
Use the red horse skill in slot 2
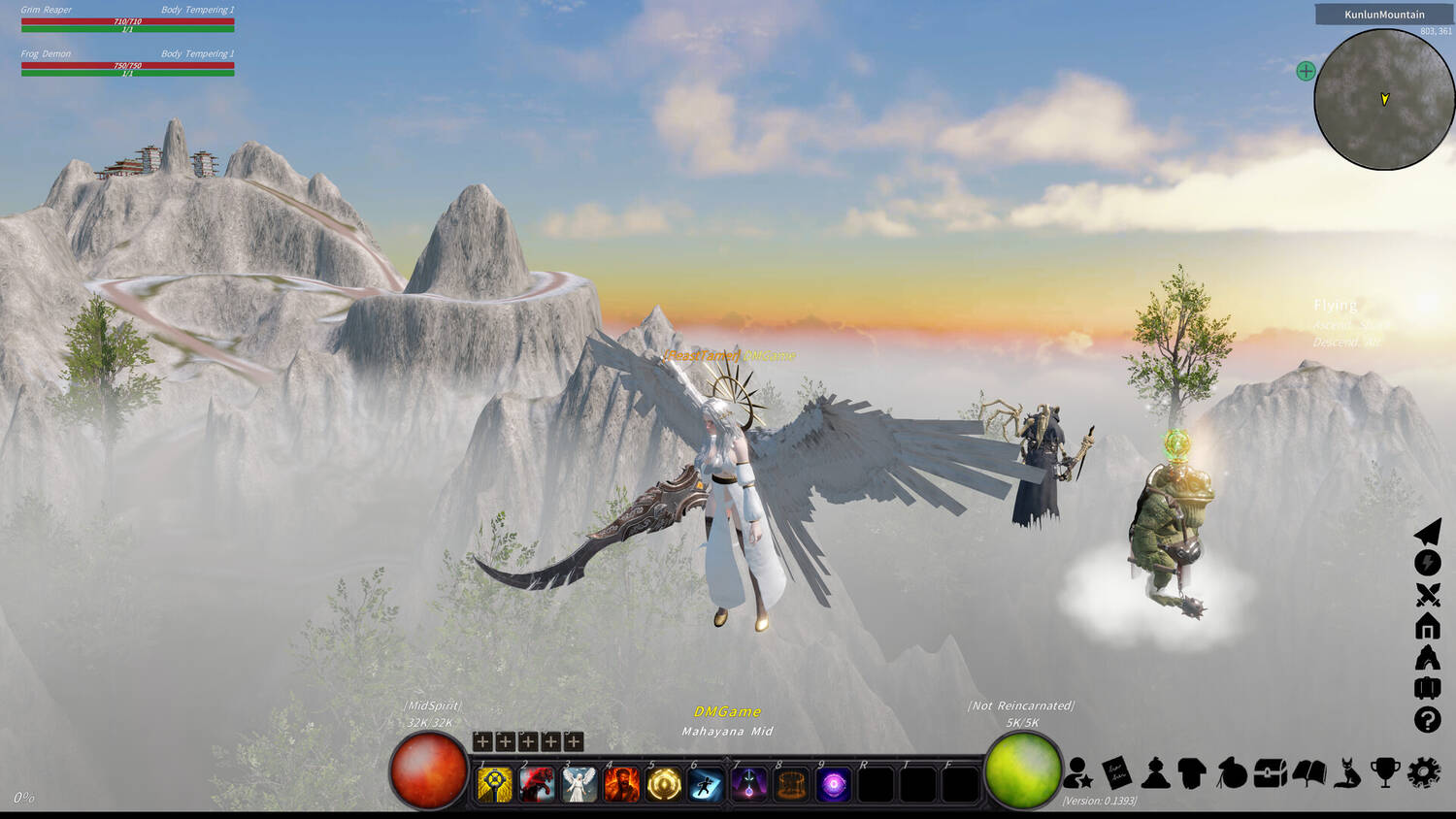click(537, 784)
